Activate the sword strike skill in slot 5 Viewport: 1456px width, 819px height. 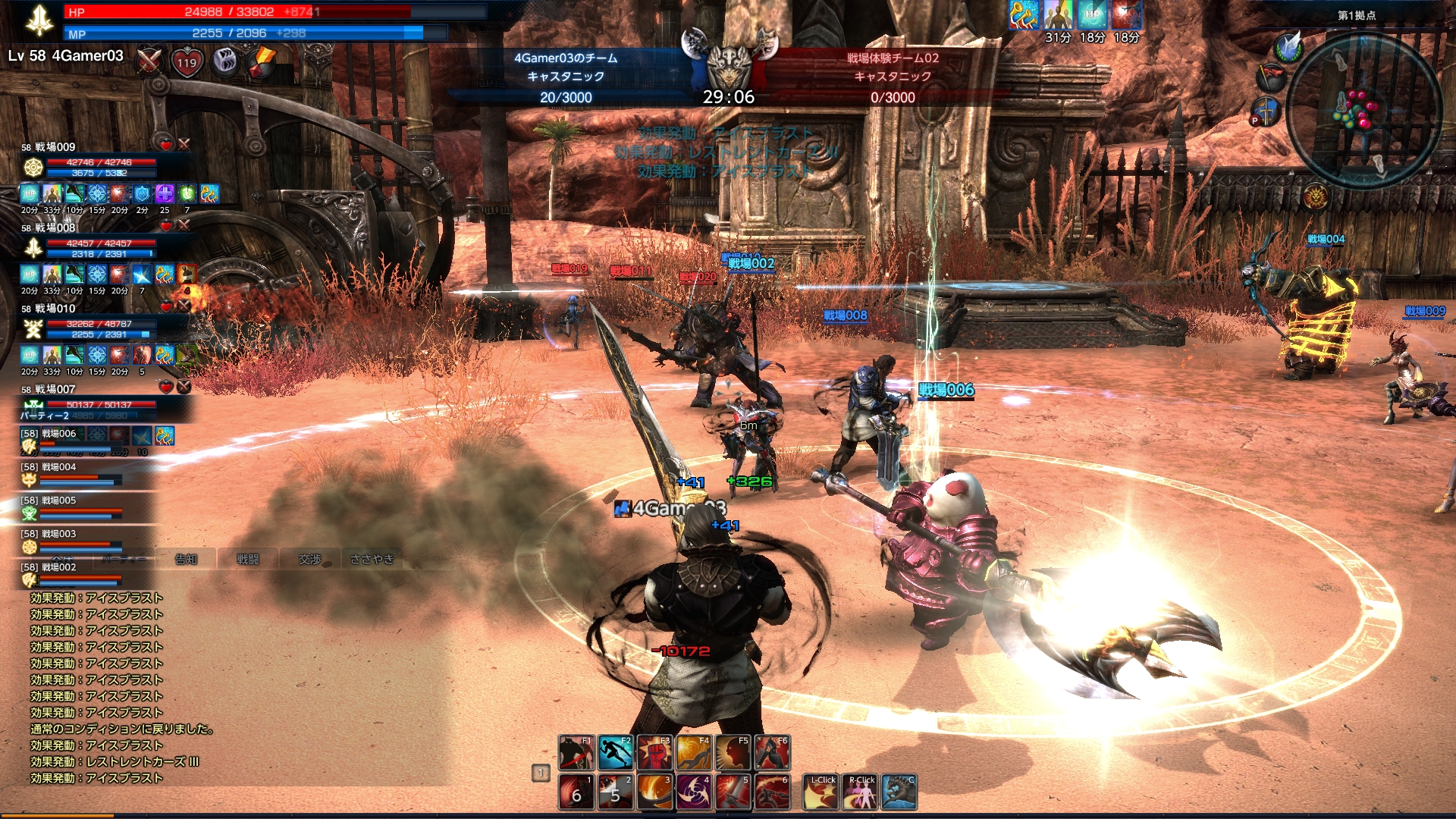(x=733, y=792)
